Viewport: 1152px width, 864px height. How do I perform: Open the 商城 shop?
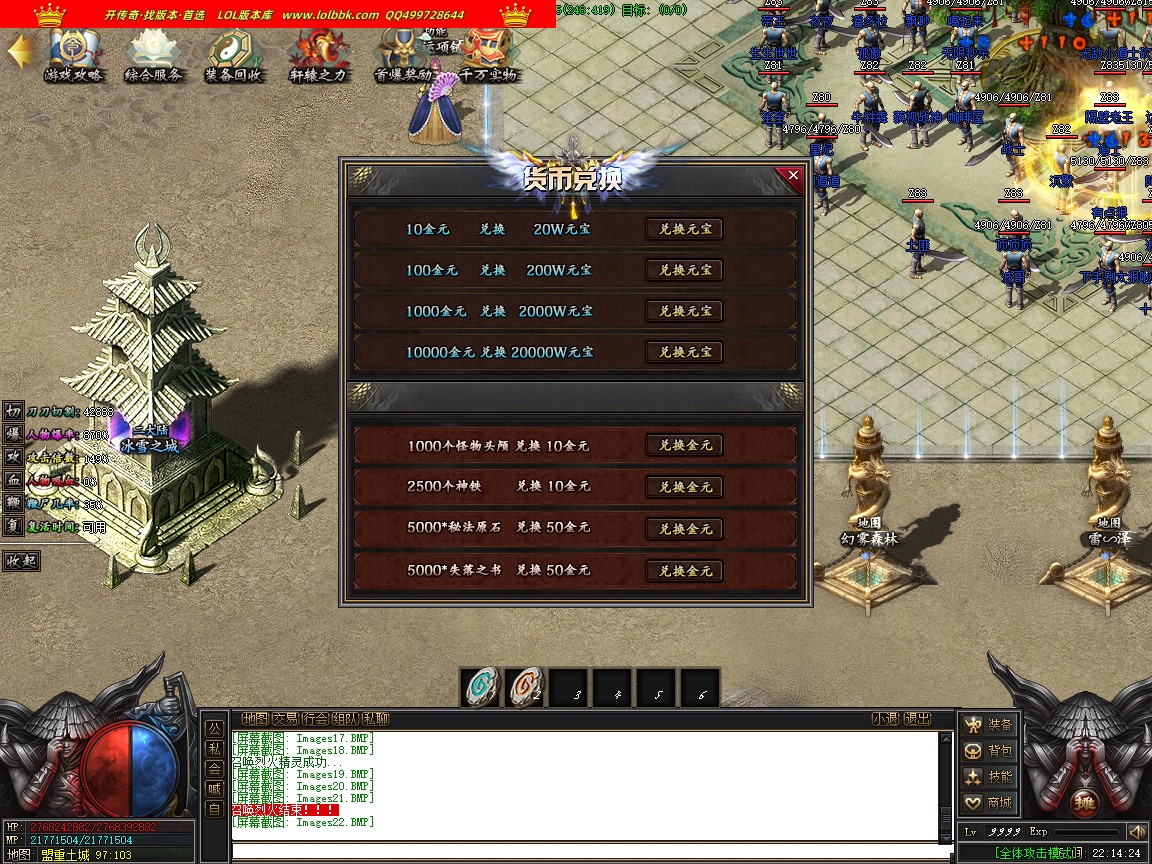988,802
